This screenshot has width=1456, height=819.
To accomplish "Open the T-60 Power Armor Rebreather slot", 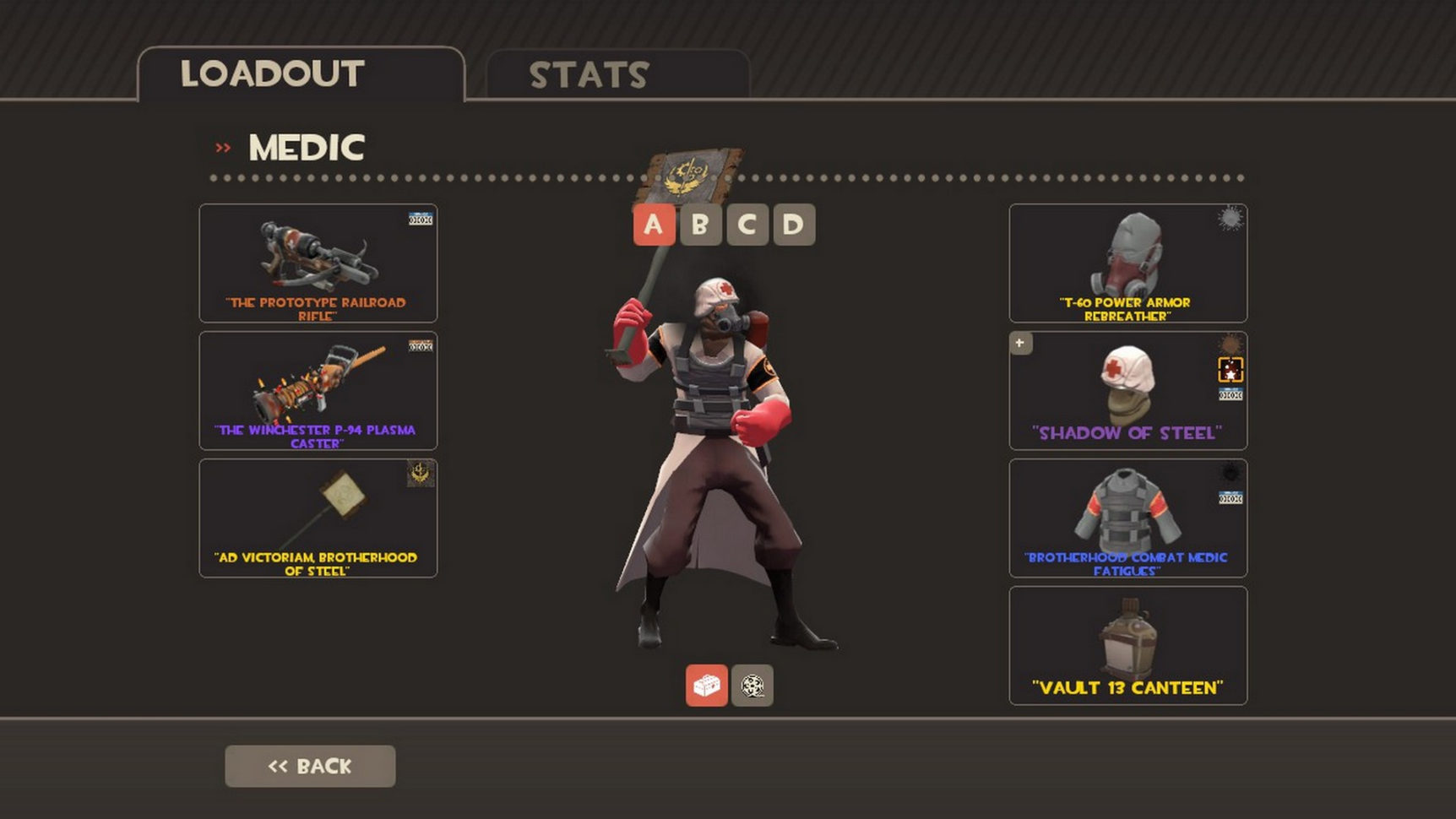I will pyautogui.click(x=1127, y=263).
